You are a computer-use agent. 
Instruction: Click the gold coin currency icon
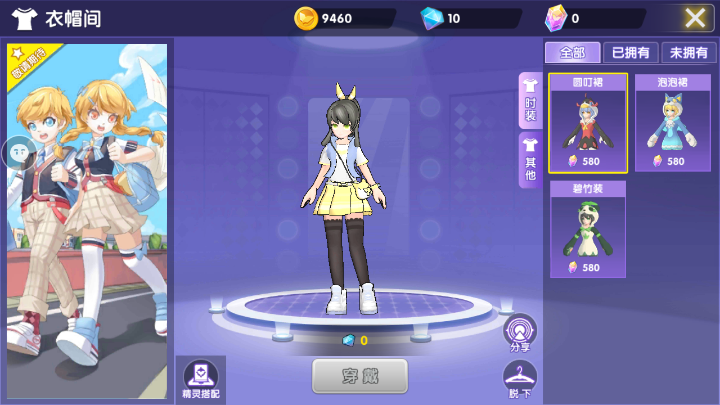[x=306, y=18]
